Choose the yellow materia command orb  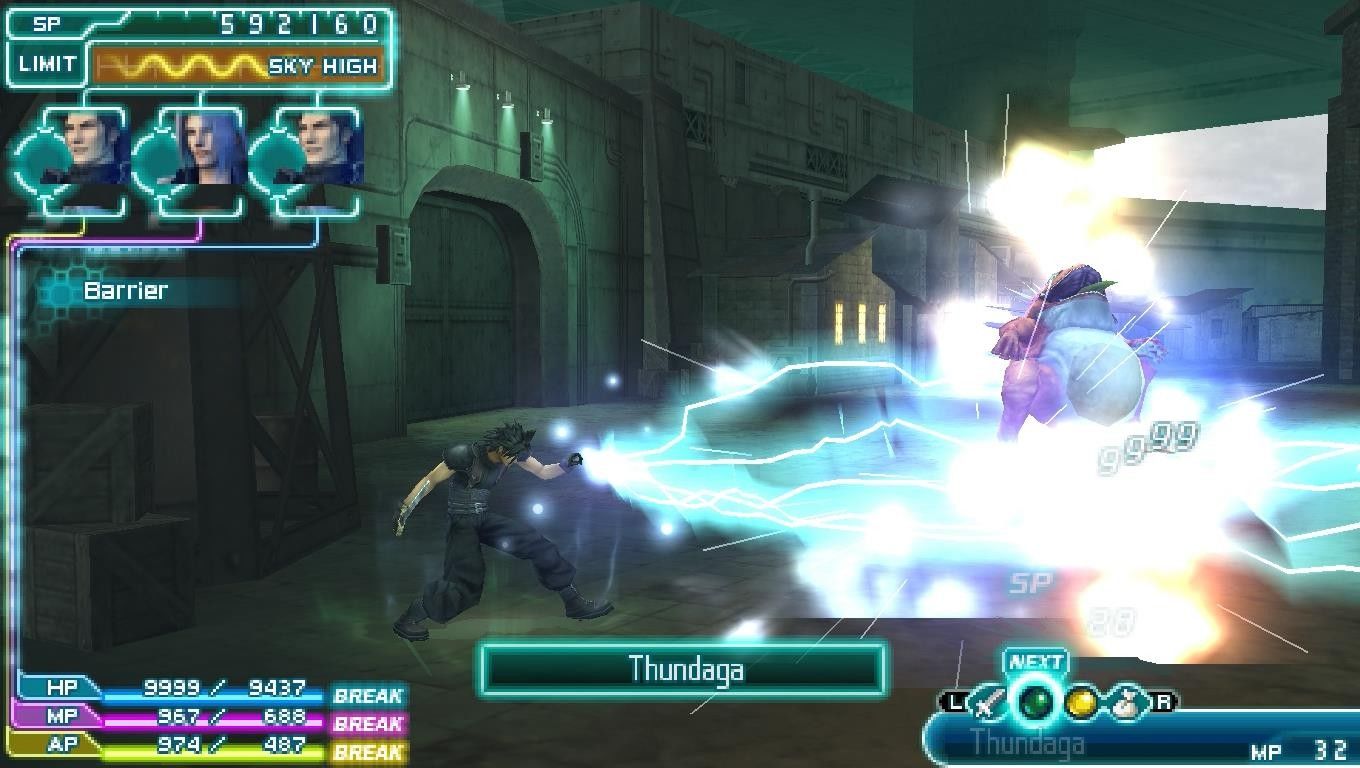tap(1080, 703)
